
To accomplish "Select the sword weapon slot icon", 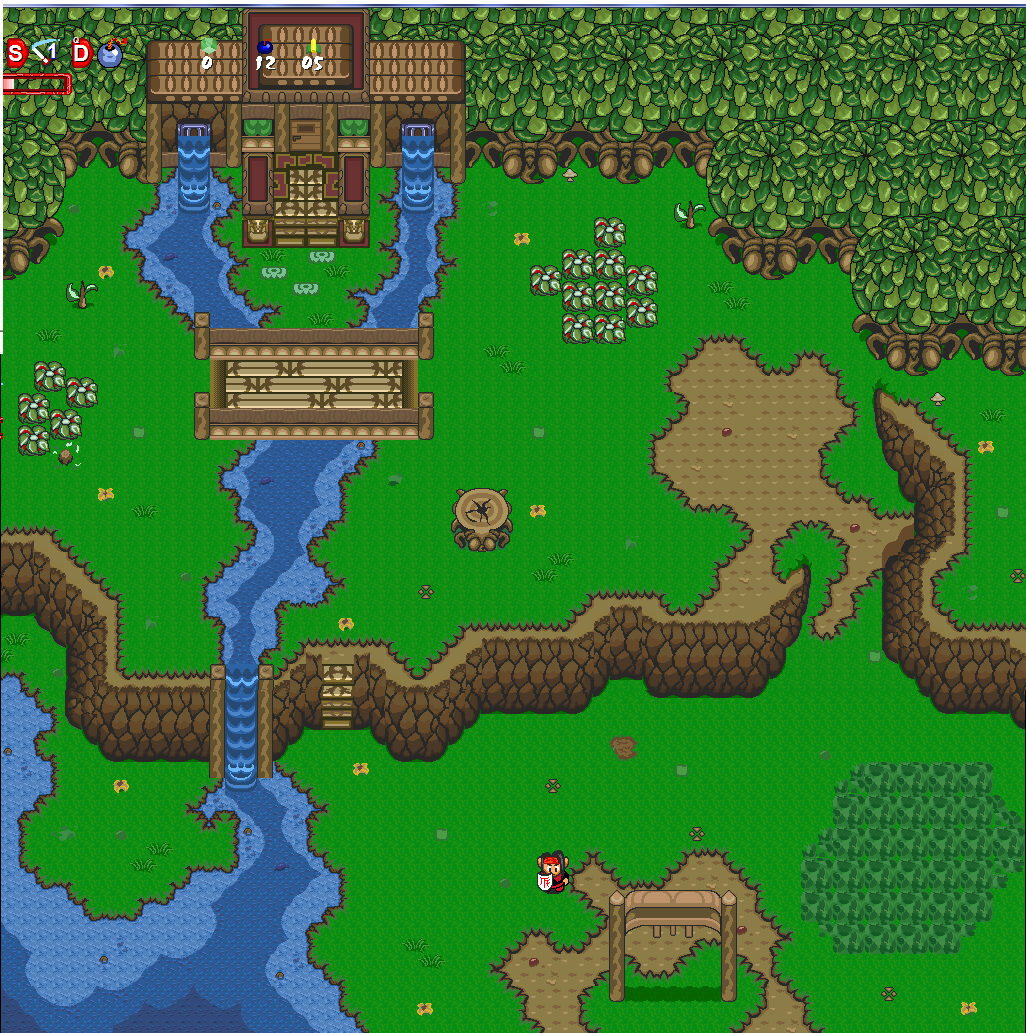I will tap(44, 52).
